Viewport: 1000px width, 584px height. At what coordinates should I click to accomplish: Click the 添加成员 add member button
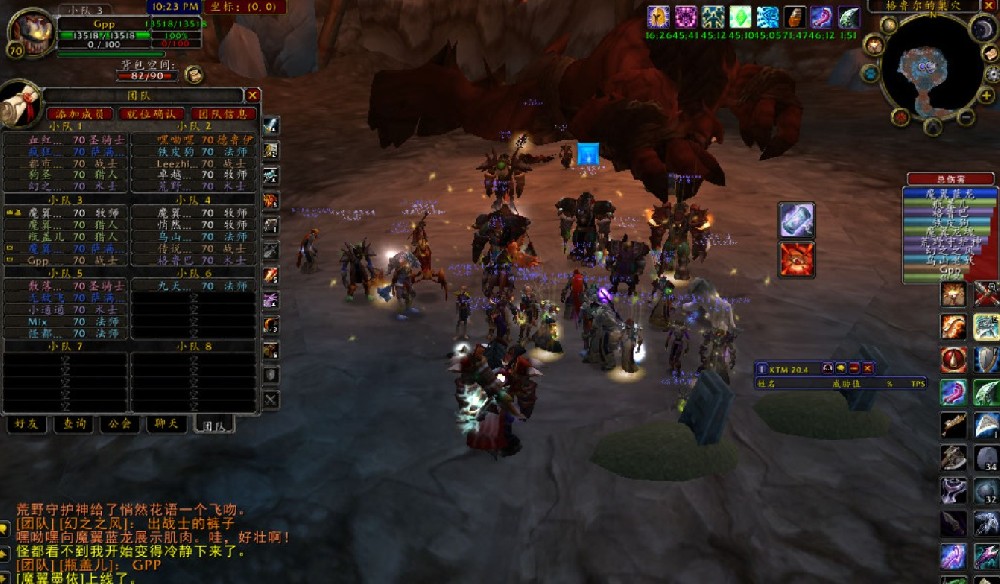click(79, 114)
